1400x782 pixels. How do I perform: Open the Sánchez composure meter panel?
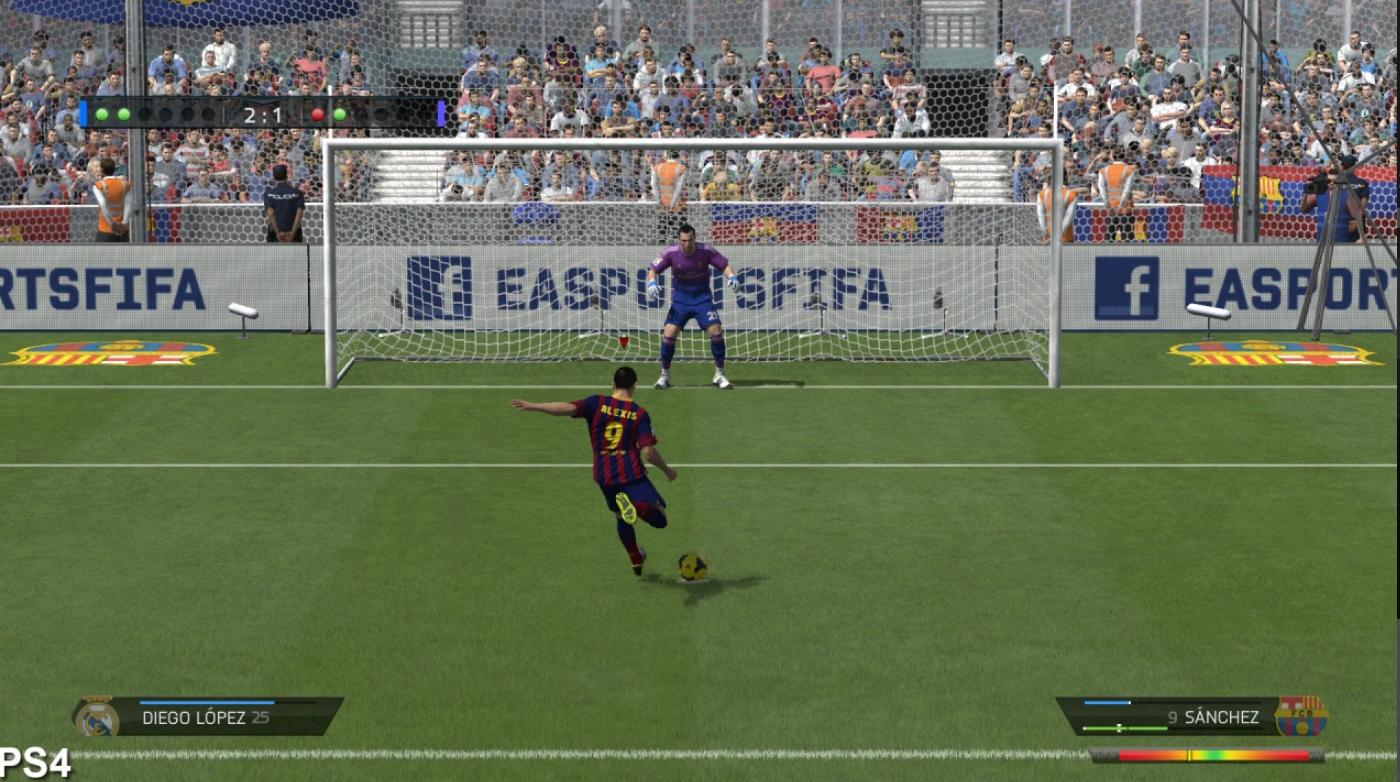1120,728
